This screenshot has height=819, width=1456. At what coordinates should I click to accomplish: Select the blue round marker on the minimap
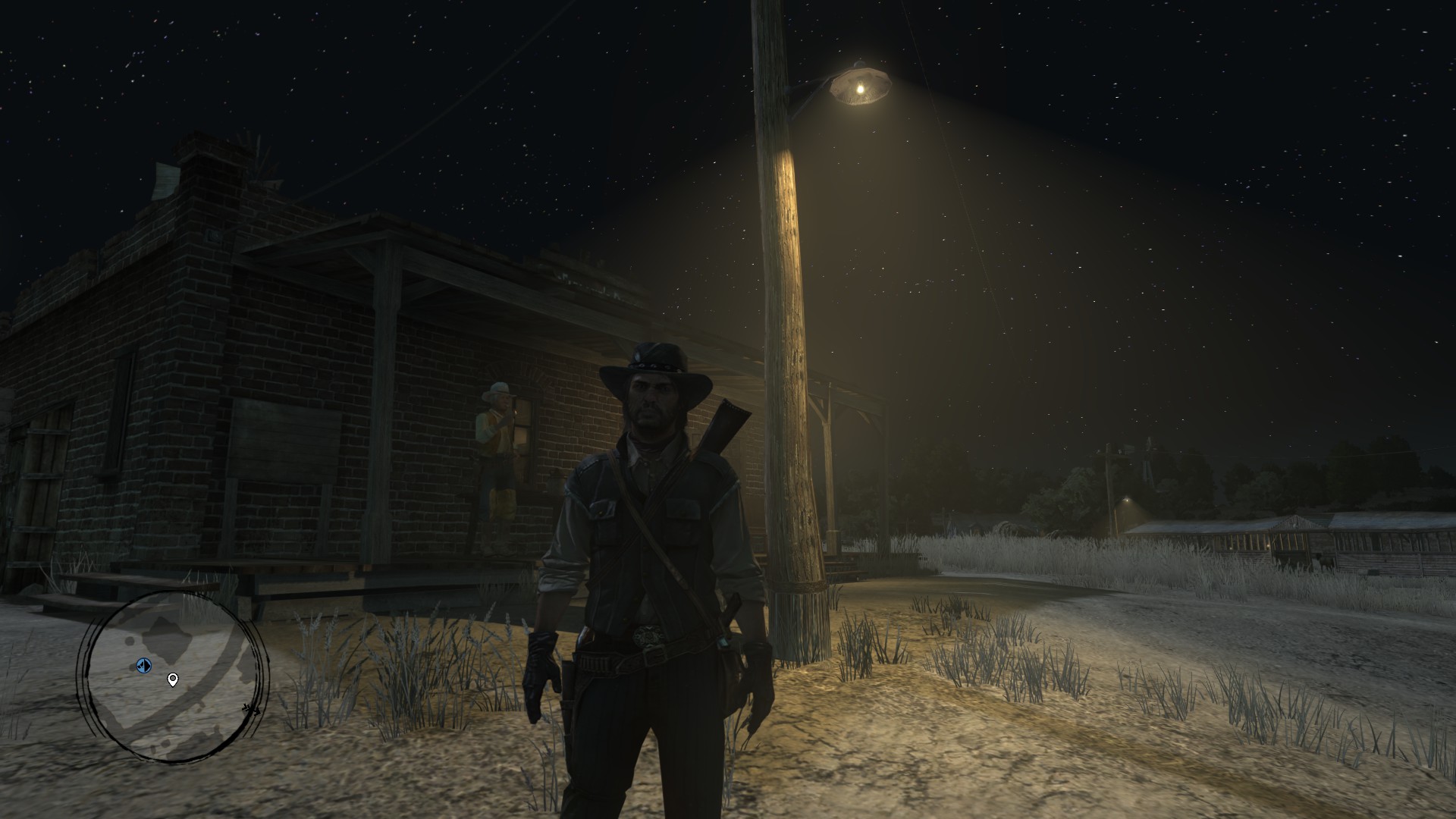pyautogui.click(x=144, y=665)
